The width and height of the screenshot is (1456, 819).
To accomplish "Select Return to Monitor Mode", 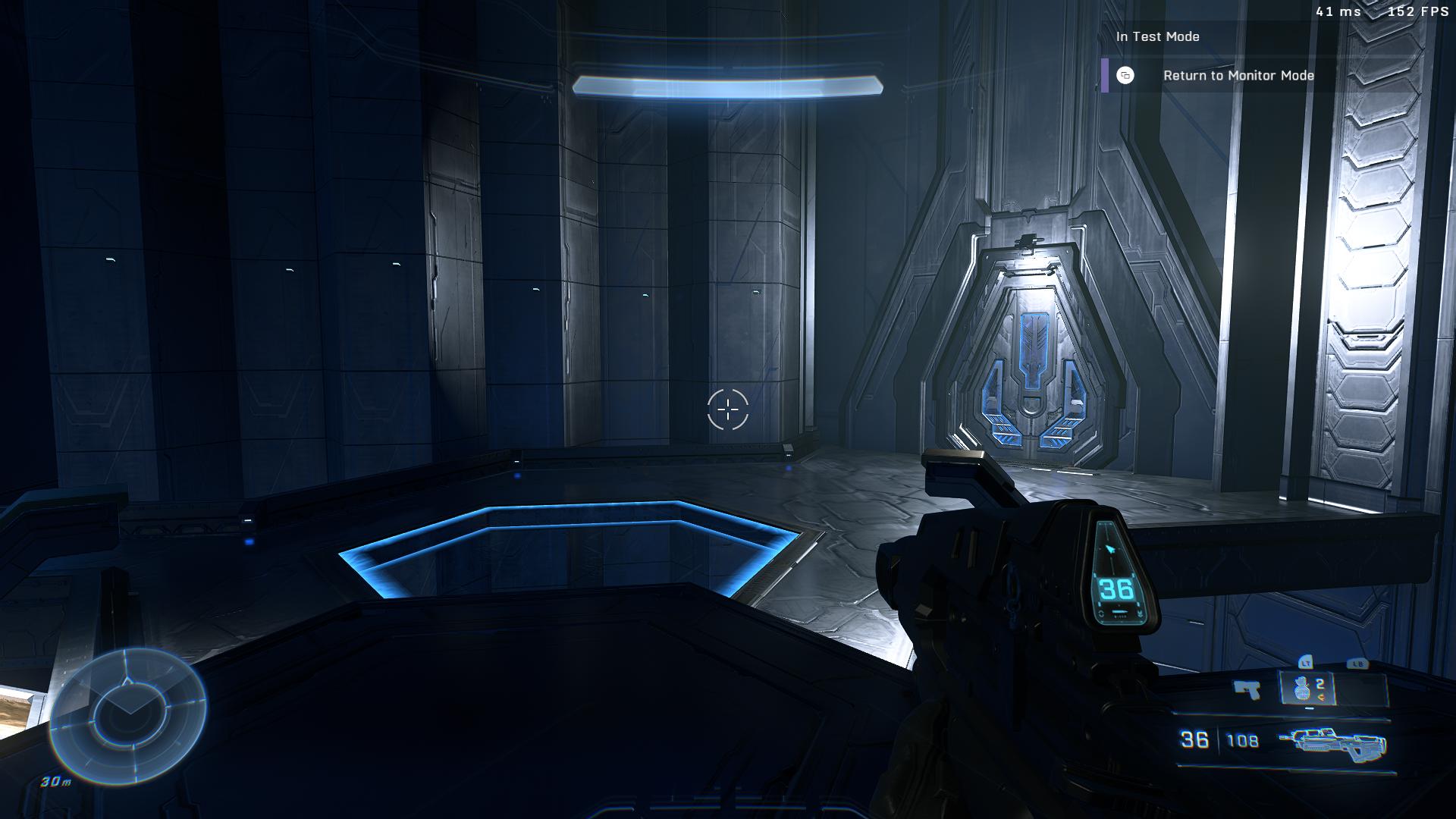I will [1238, 76].
